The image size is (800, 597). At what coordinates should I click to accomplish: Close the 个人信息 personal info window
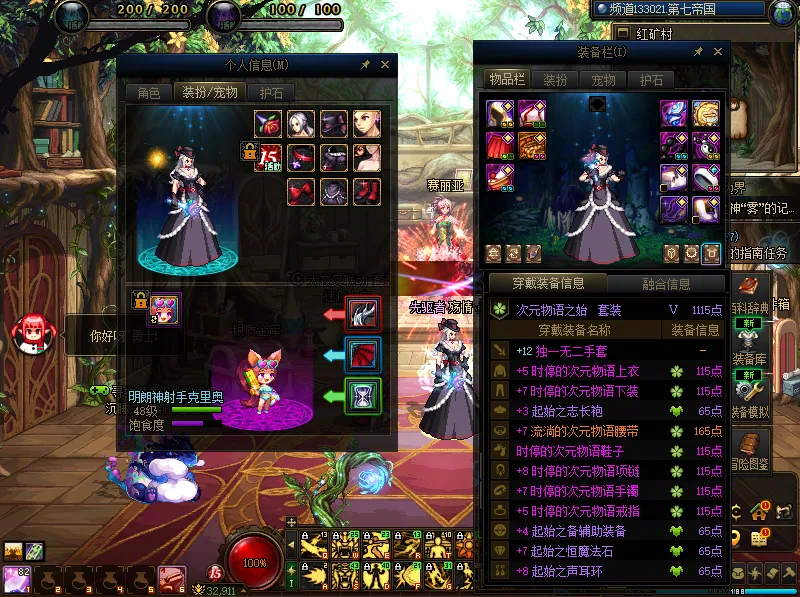tap(385, 65)
